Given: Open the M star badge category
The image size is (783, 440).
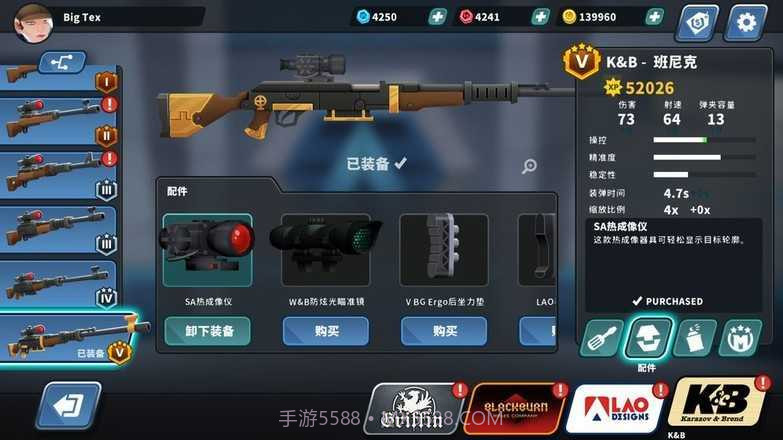Looking at the screenshot, I should [x=740, y=340].
